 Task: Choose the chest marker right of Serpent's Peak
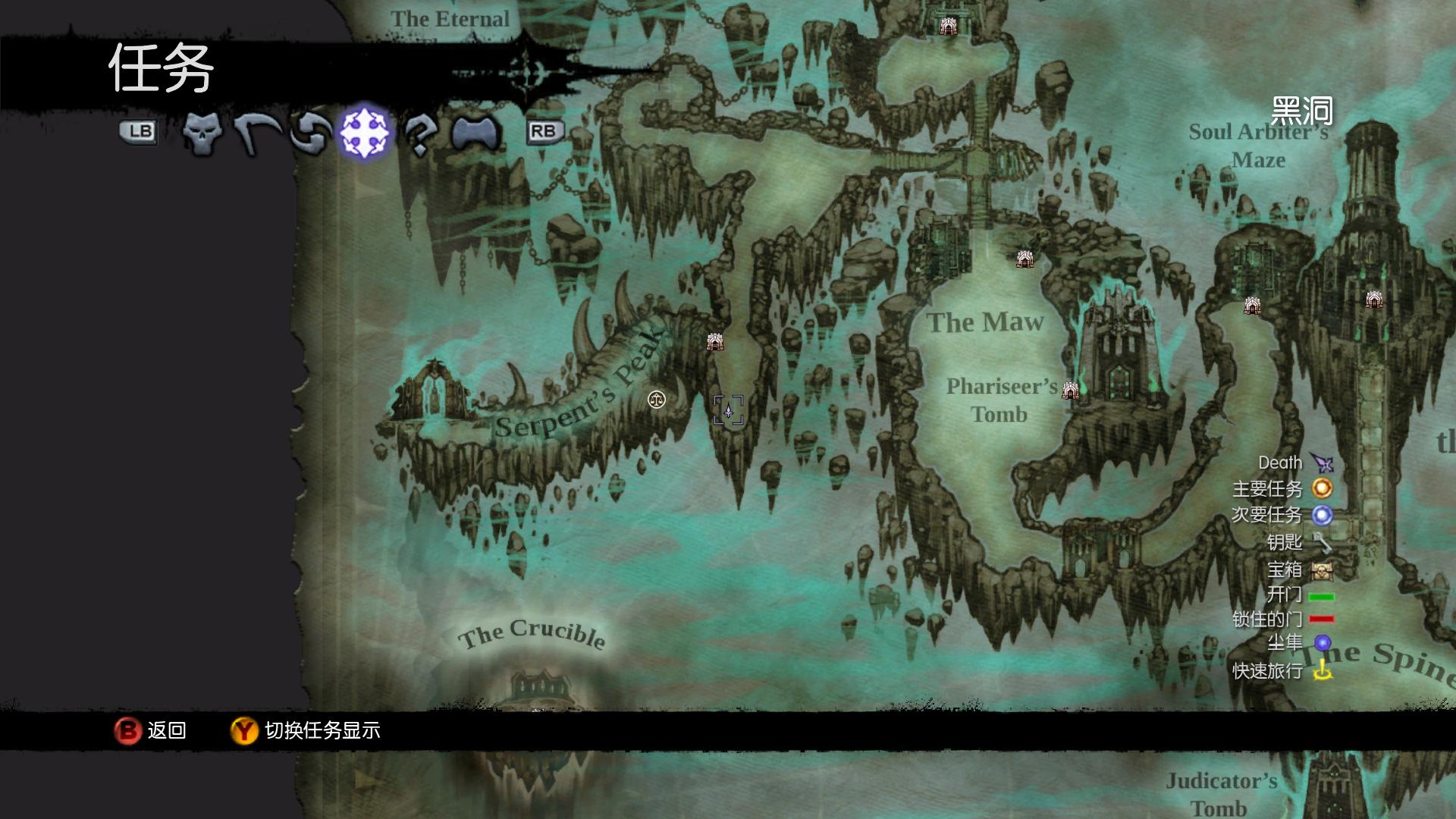click(714, 342)
